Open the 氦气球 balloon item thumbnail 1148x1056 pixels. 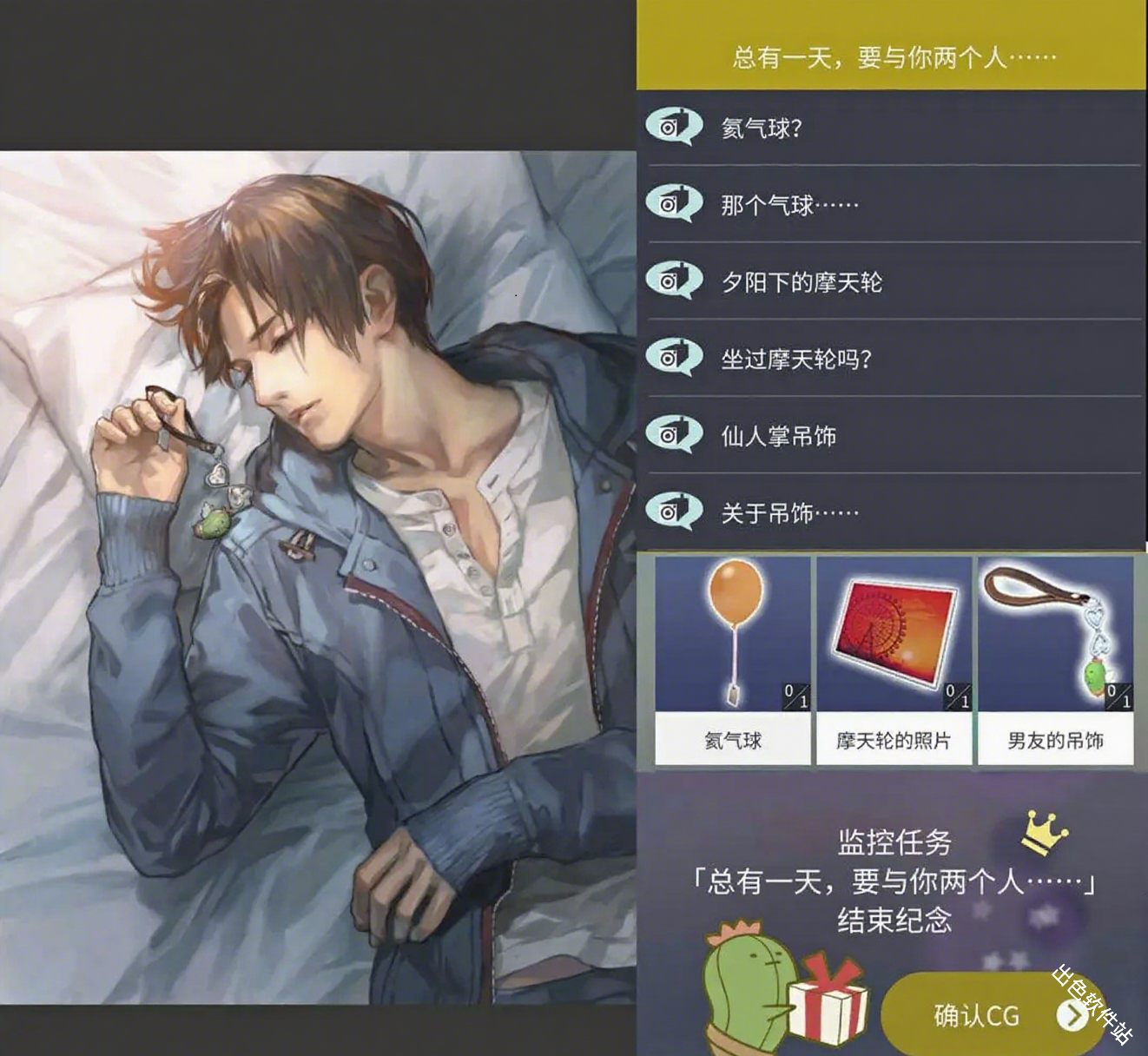[x=732, y=627]
